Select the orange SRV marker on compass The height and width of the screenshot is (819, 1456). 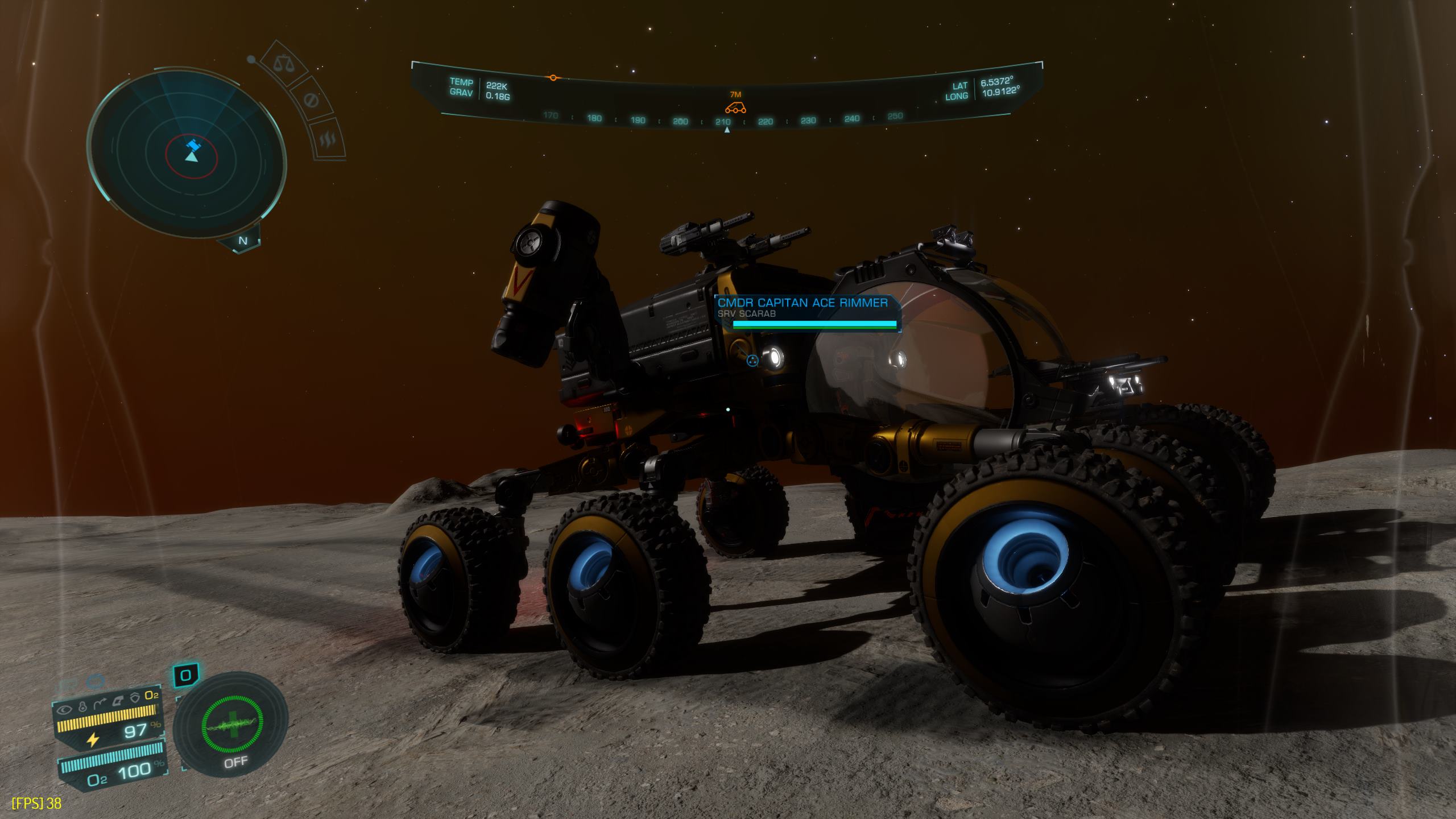(x=735, y=107)
